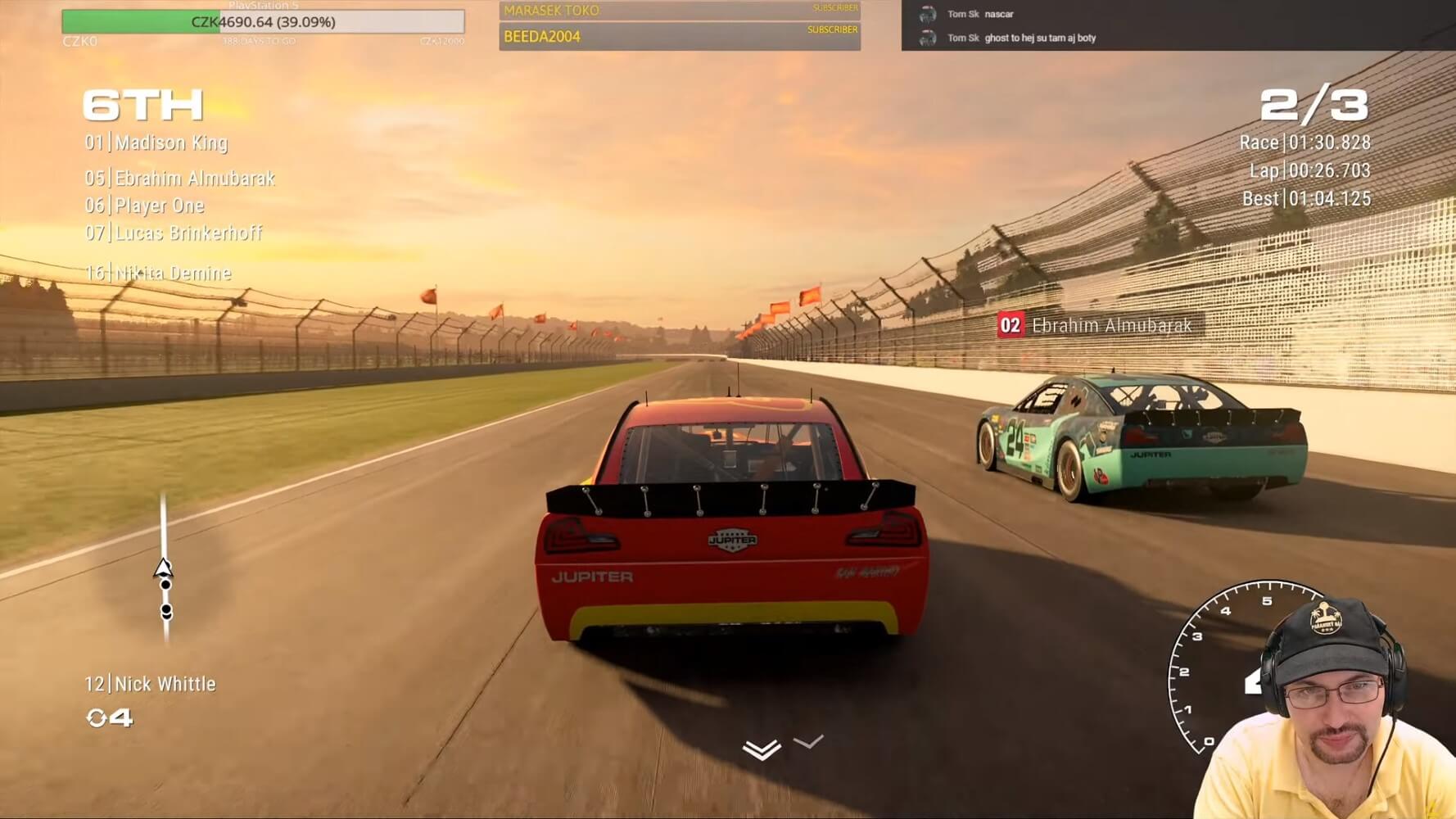
Task: Activate the flashback rewind icon
Action: click(x=97, y=718)
